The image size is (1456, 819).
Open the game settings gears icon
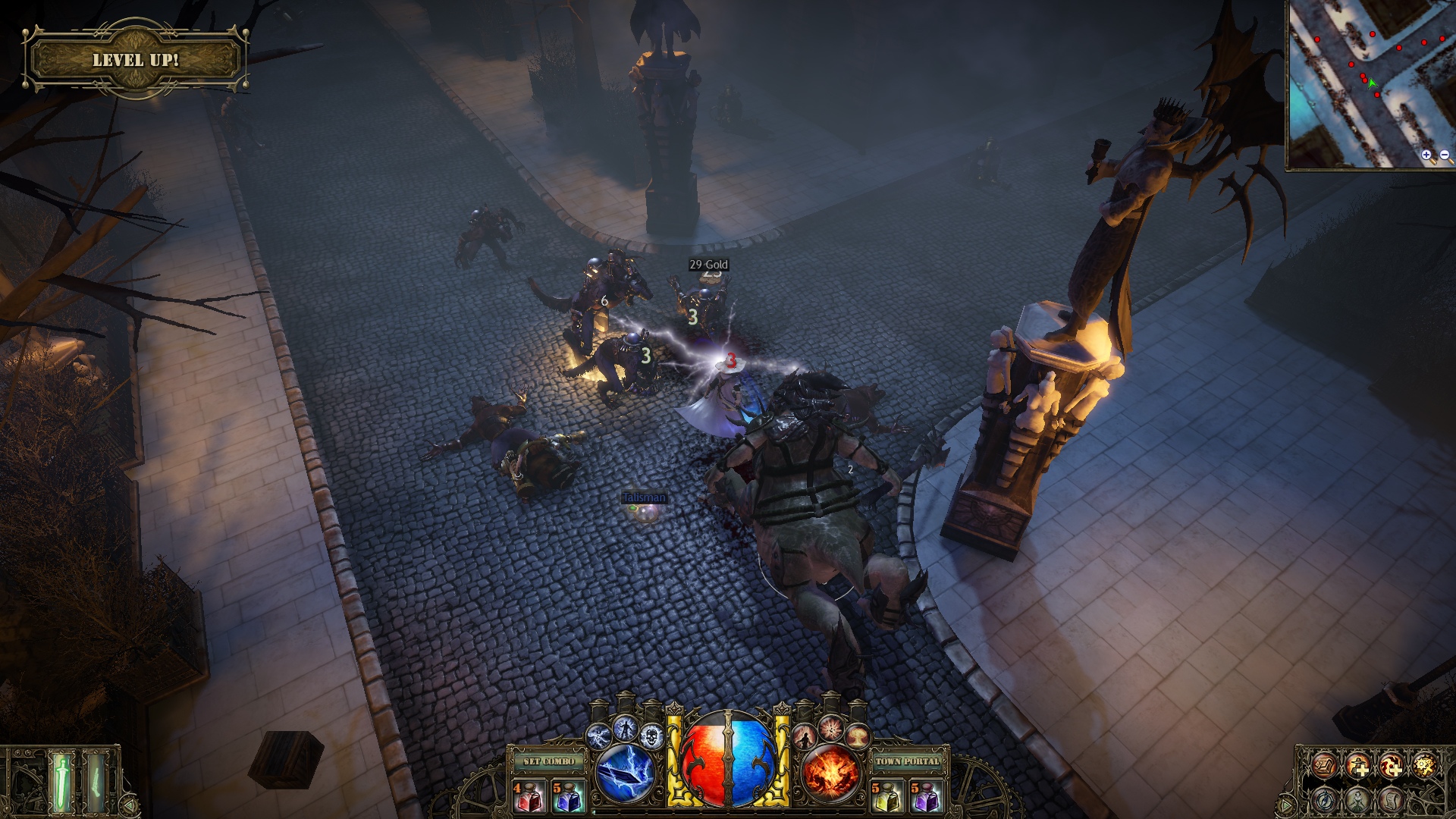click(1426, 764)
